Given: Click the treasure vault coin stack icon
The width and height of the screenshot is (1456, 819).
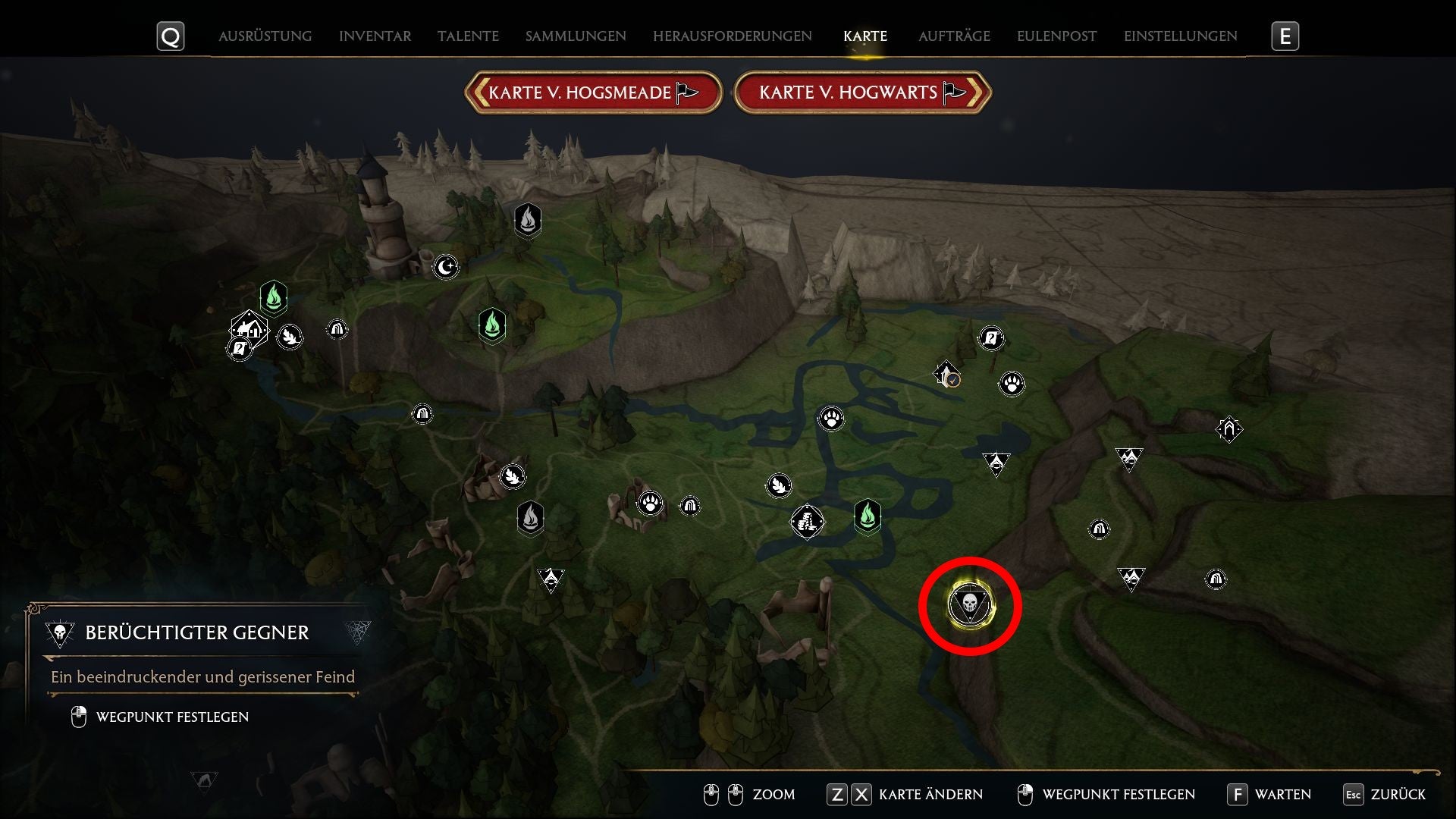Looking at the screenshot, I should [808, 519].
